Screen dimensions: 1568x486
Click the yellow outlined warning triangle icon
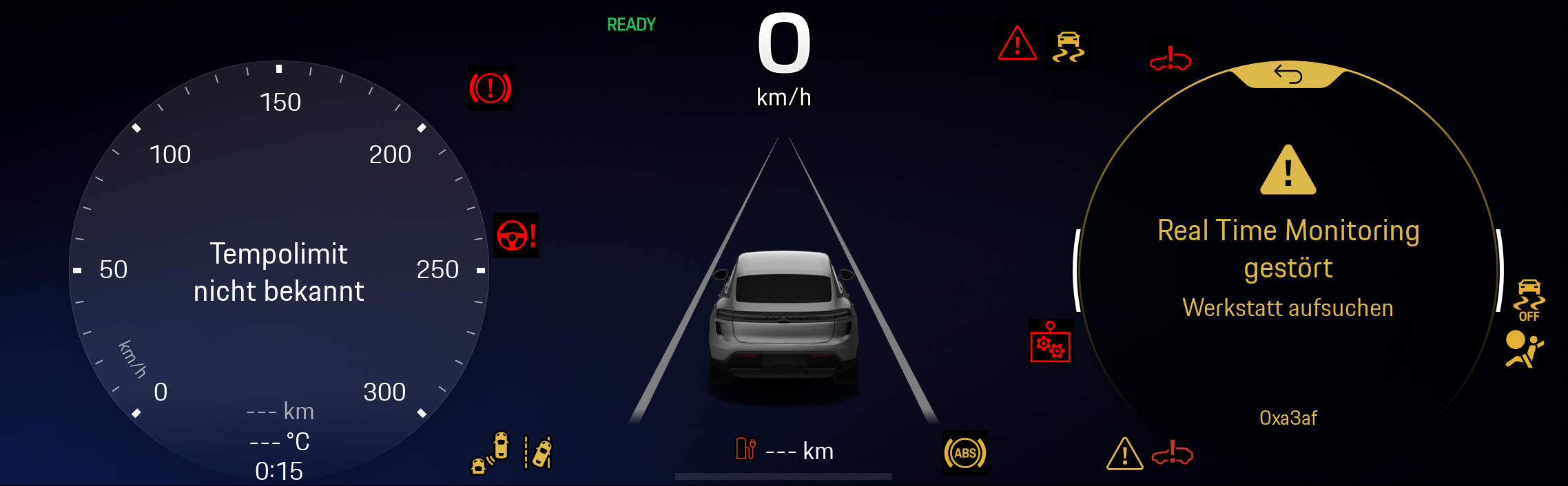(1124, 454)
